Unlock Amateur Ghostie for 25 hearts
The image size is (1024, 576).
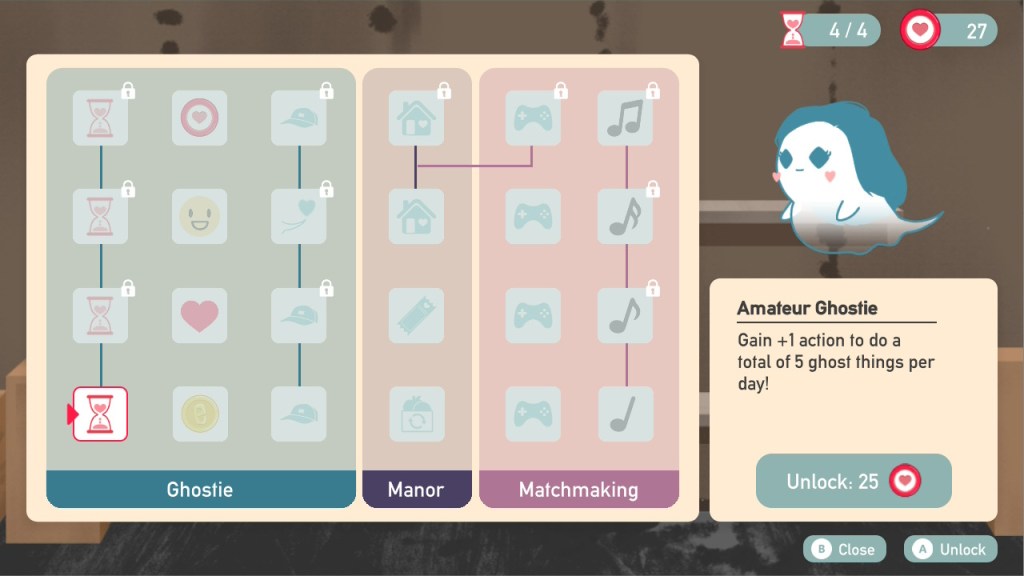[853, 481]
